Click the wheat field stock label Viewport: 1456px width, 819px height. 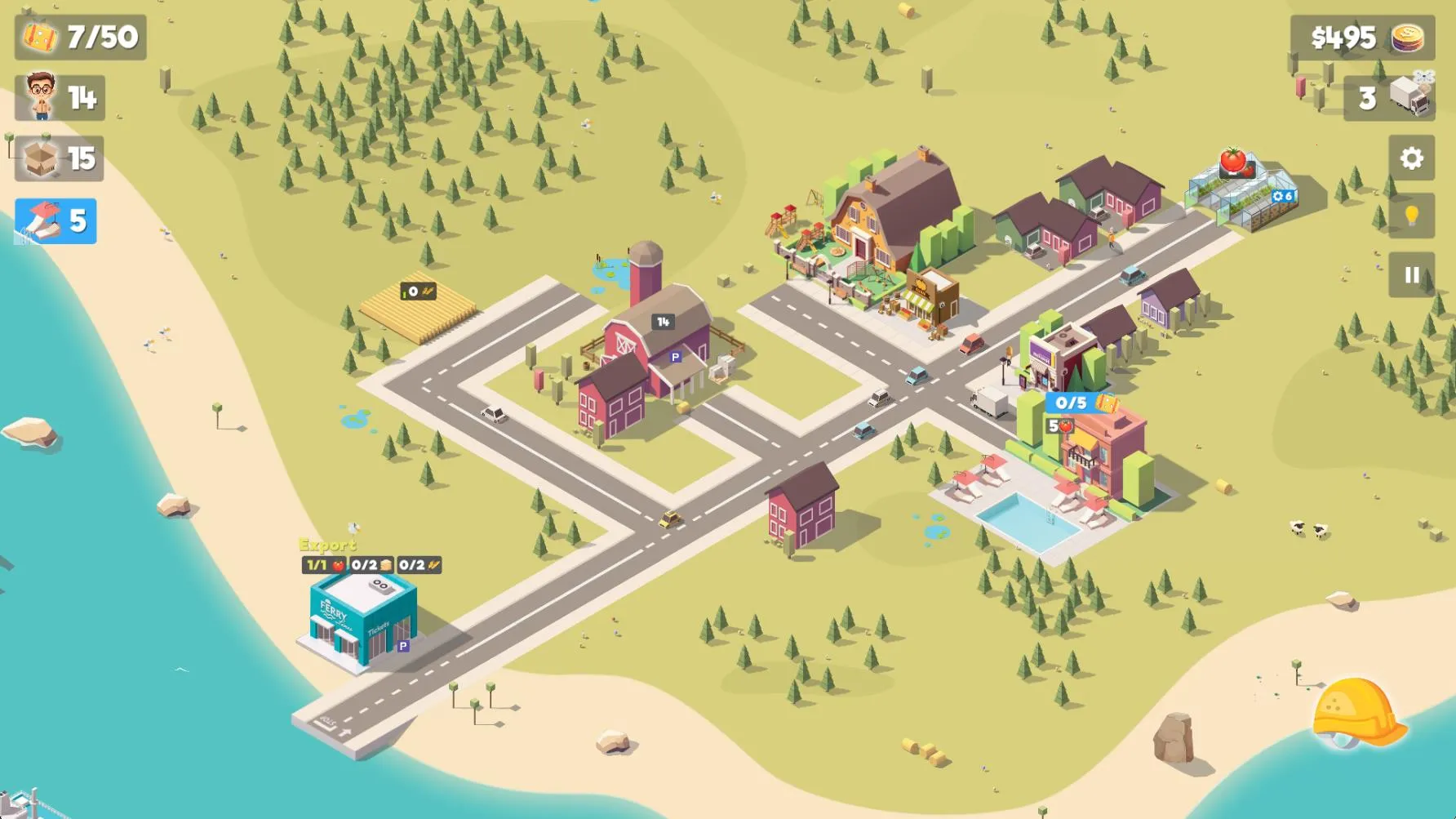(x=418, y=292)
